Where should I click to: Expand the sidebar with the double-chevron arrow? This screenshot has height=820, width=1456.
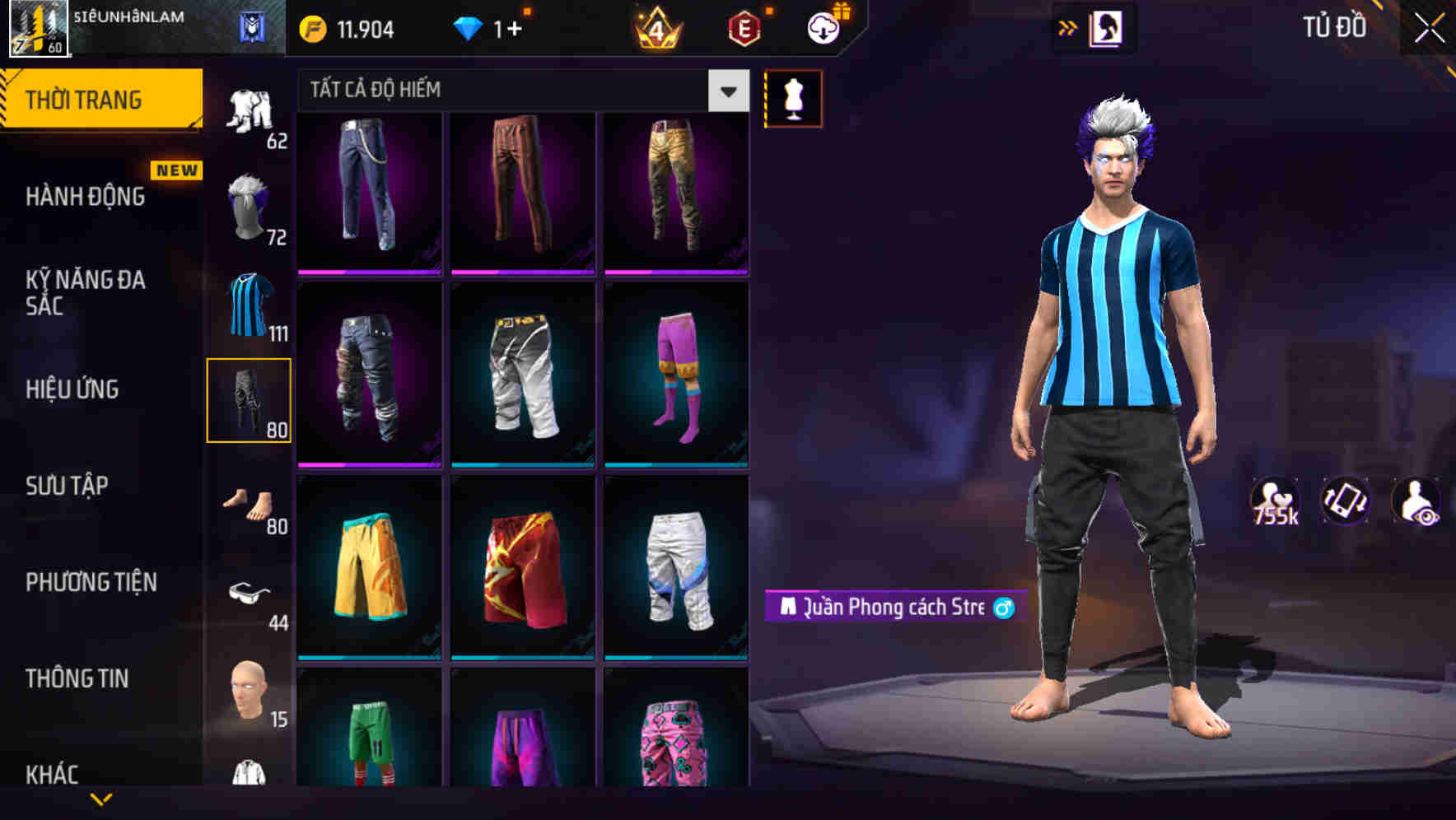tap(1067, 27)
